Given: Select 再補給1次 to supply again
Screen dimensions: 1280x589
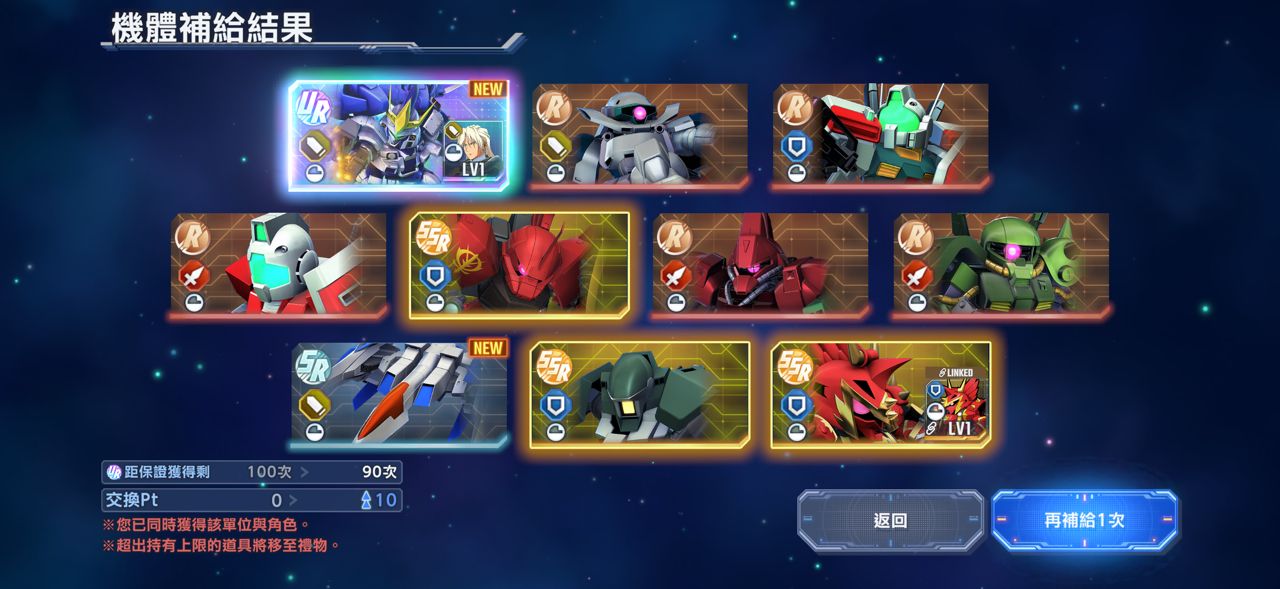Looking at the screenshot, I should [x=1084, y=520].
